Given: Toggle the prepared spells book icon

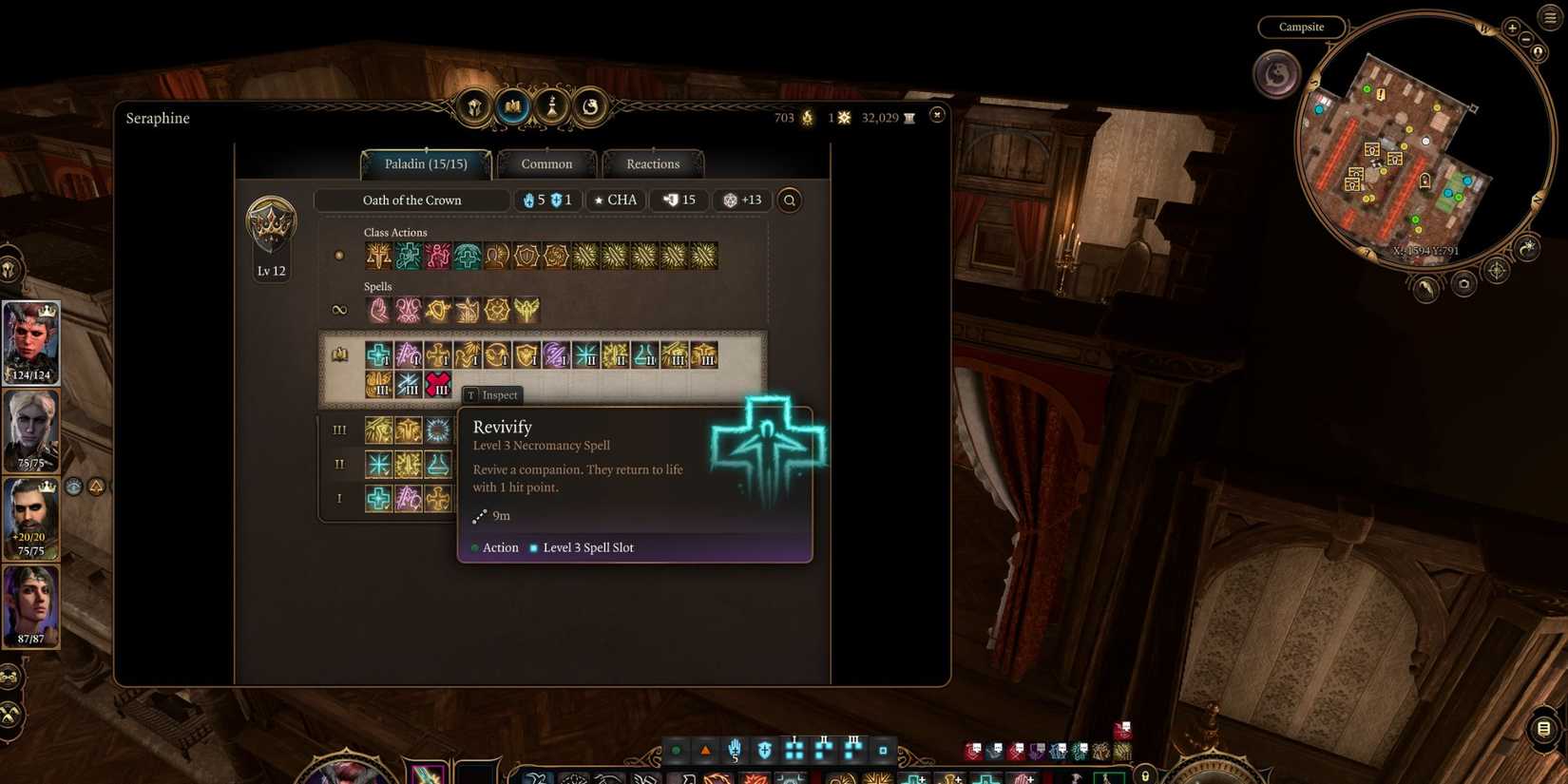Looking at the screenshot, I should coord(340,355).
